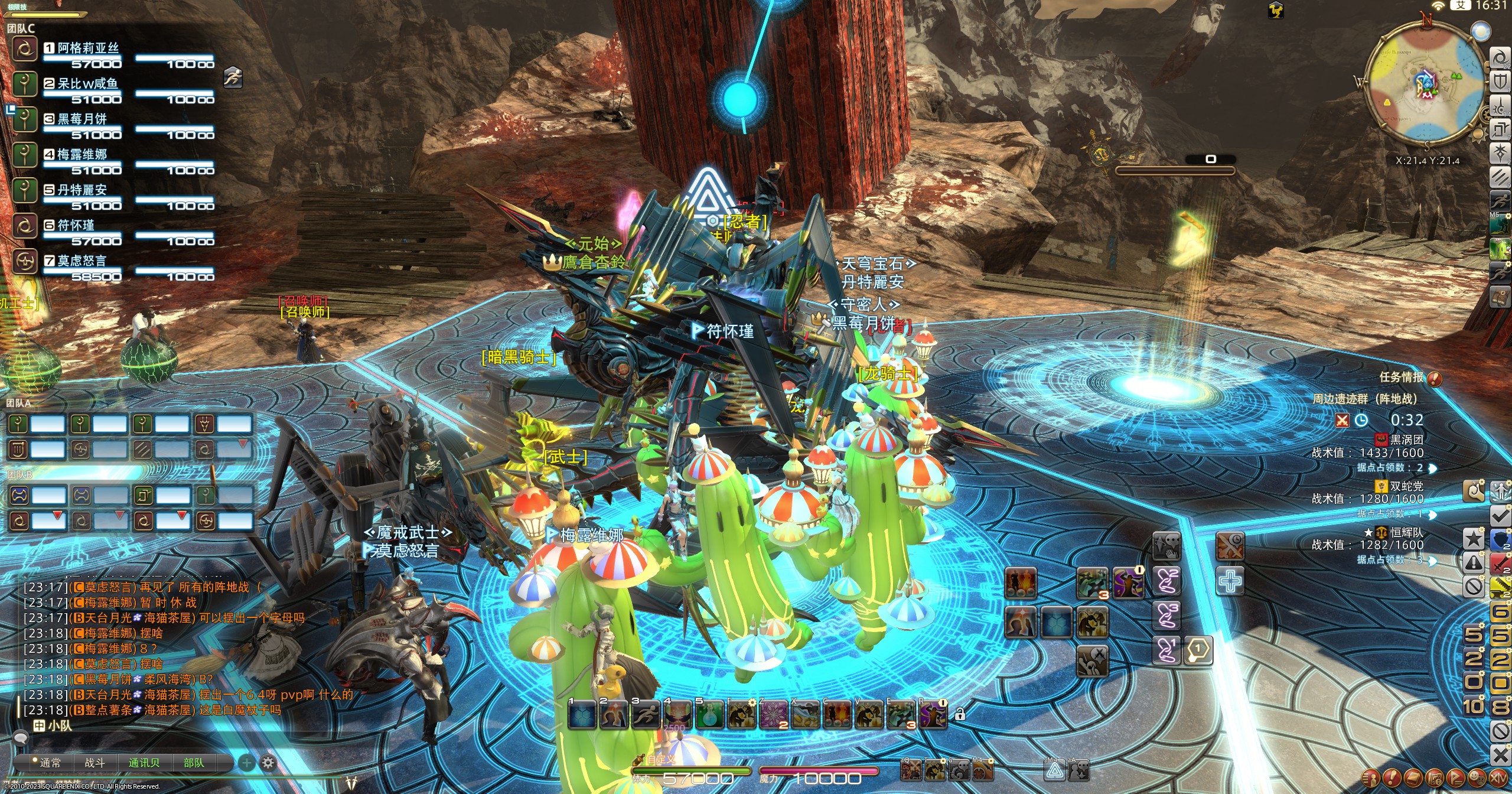1512x794 pixels.
Task: Open chat log settings gear
Action: point(268,763)
